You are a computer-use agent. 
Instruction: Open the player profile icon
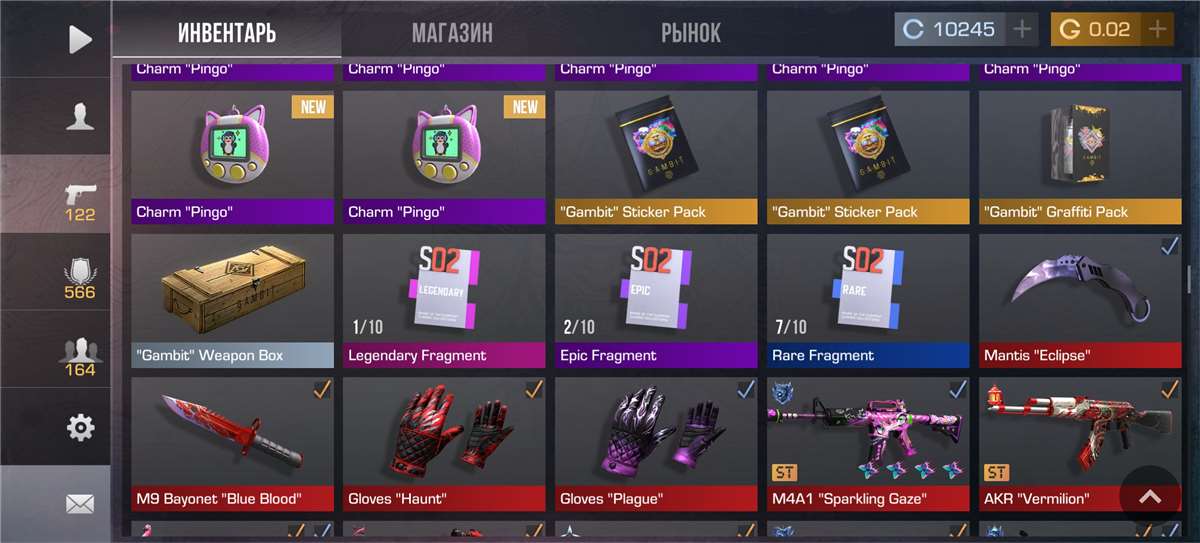click(x=79, y=117)
